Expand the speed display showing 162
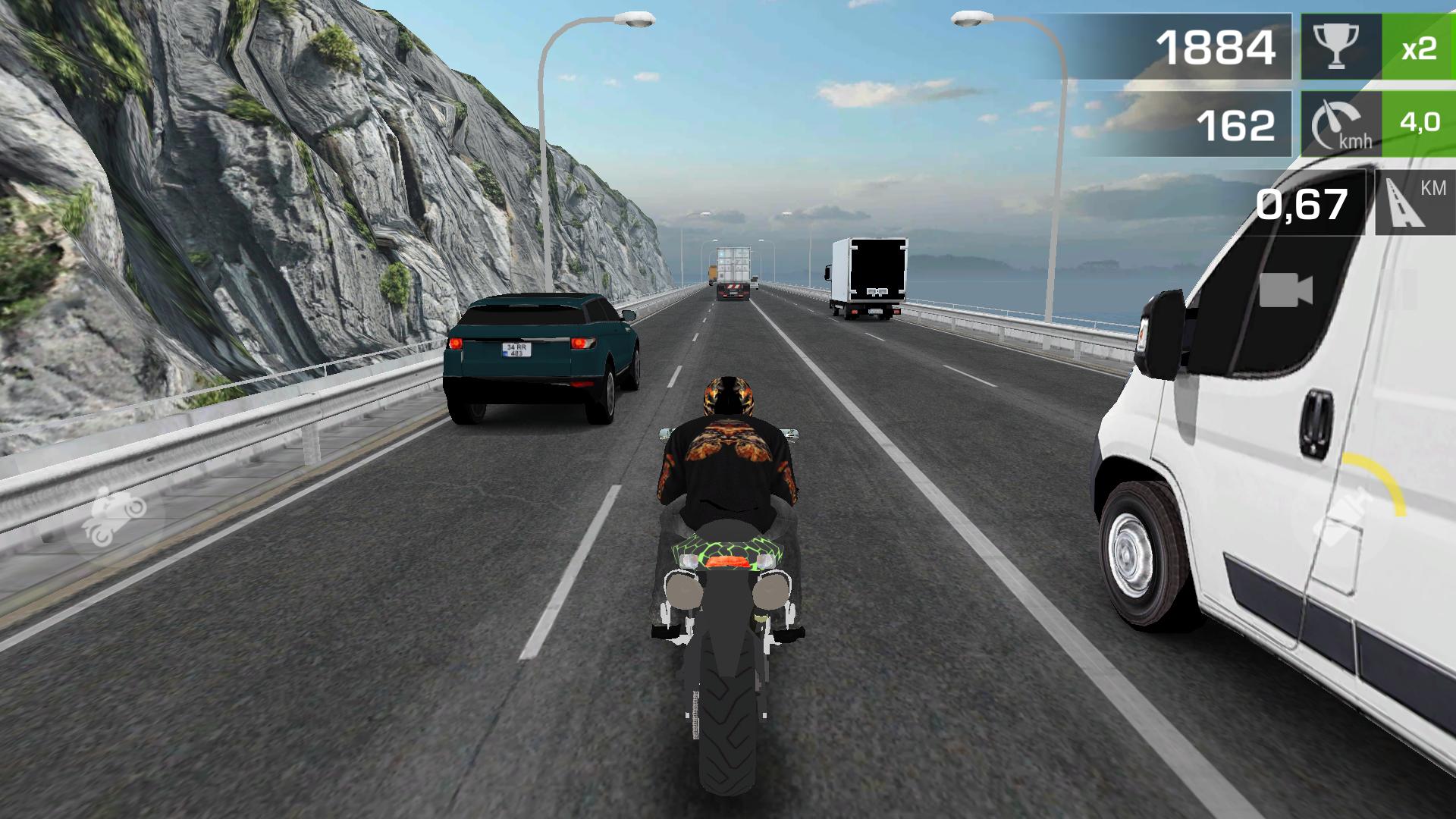Viewport: 1456px width, 819px height. pos(1236,127)
